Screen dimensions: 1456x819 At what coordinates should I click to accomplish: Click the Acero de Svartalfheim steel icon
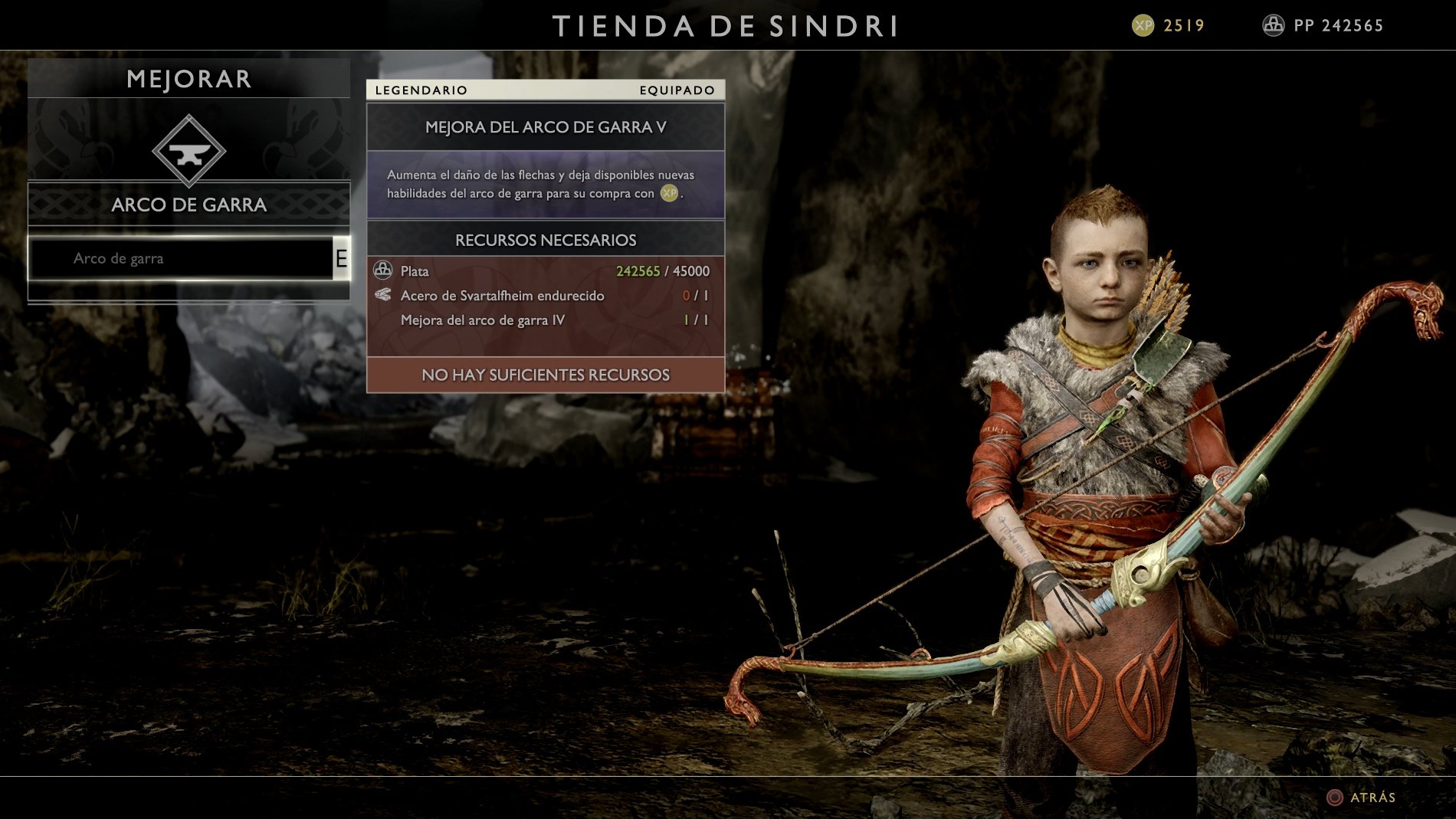pos(382,295)
